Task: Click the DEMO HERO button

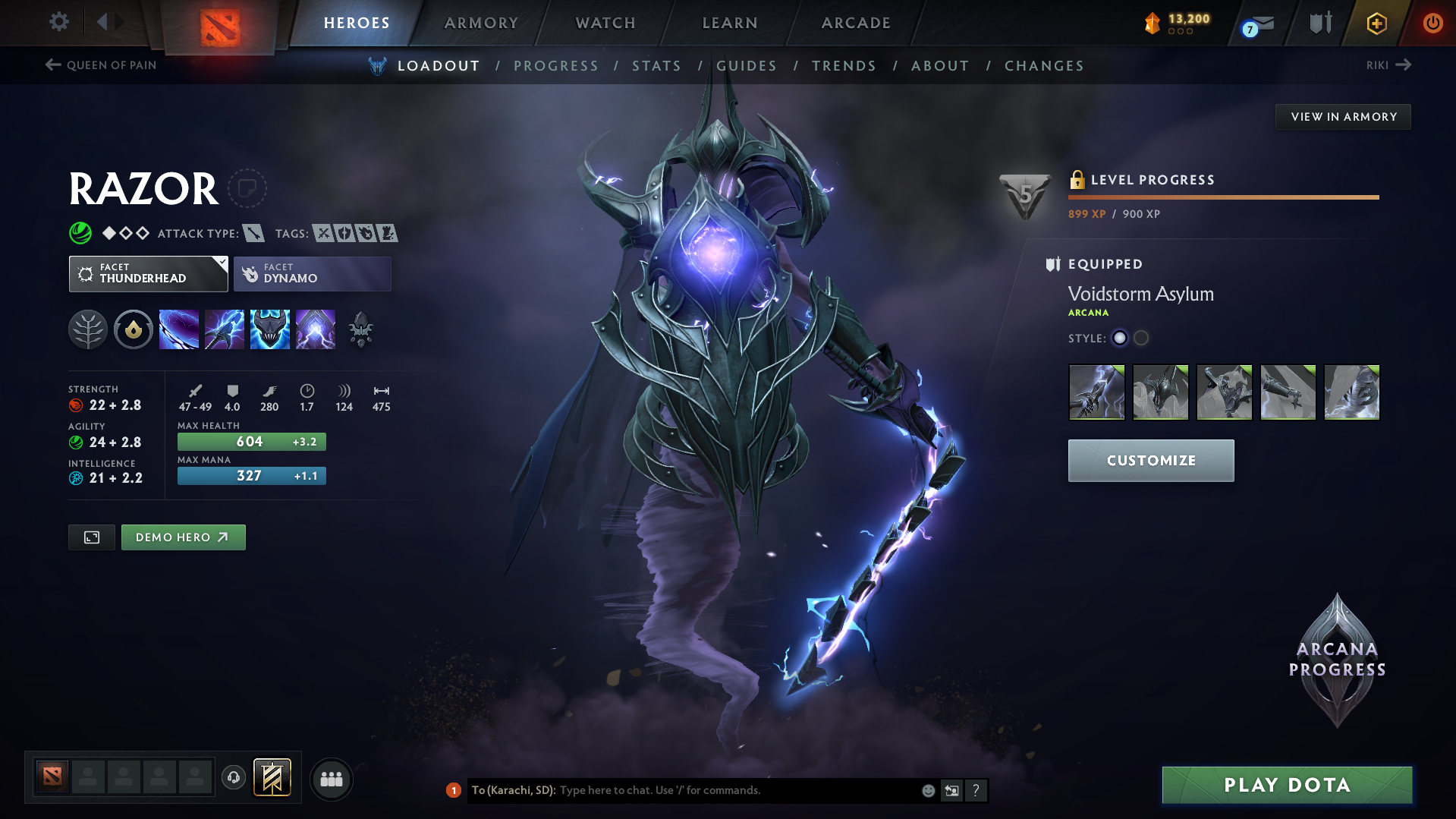Action: click(x=183, y=537)
